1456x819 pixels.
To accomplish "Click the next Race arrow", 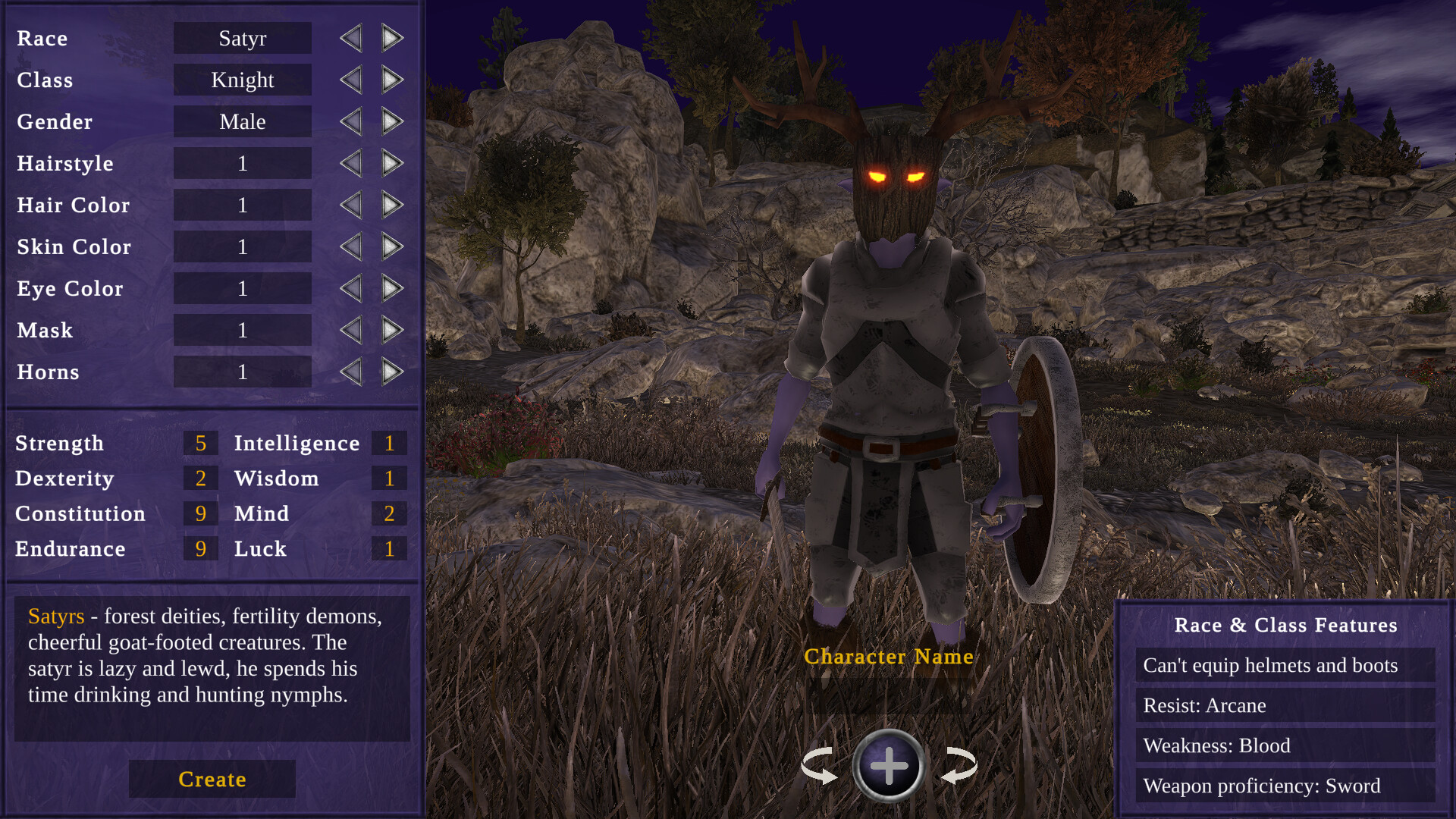I will [391, 38].
